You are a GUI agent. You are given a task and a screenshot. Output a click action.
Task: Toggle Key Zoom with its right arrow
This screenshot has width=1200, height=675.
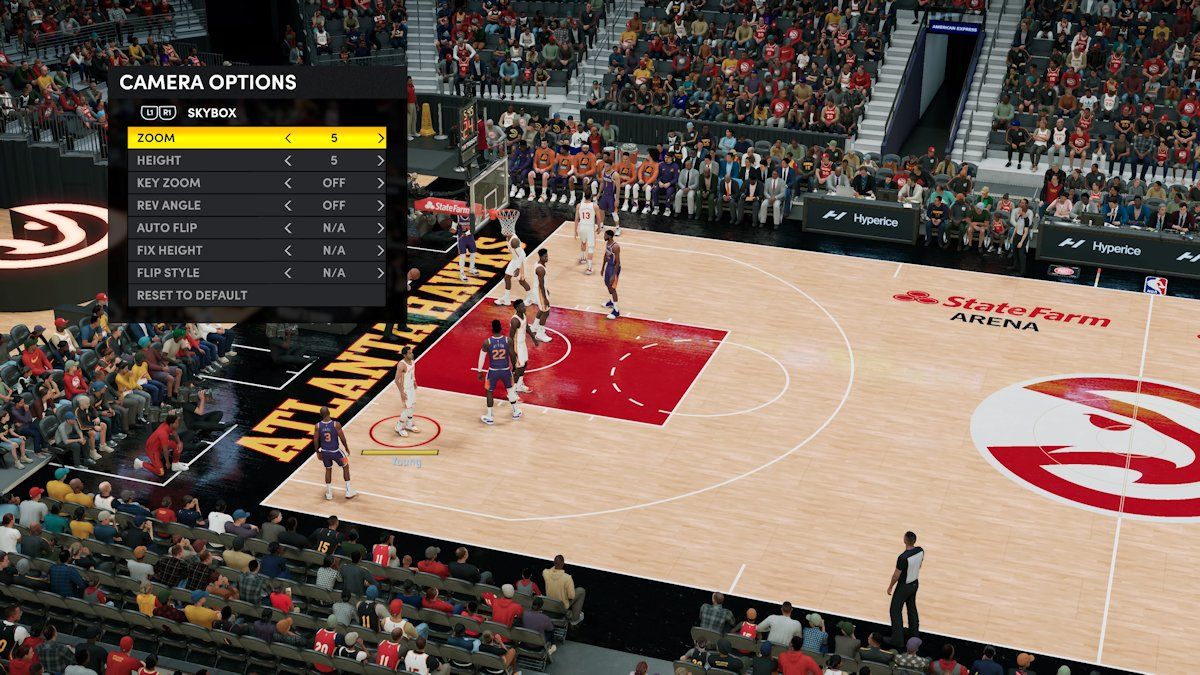point(380,183)
